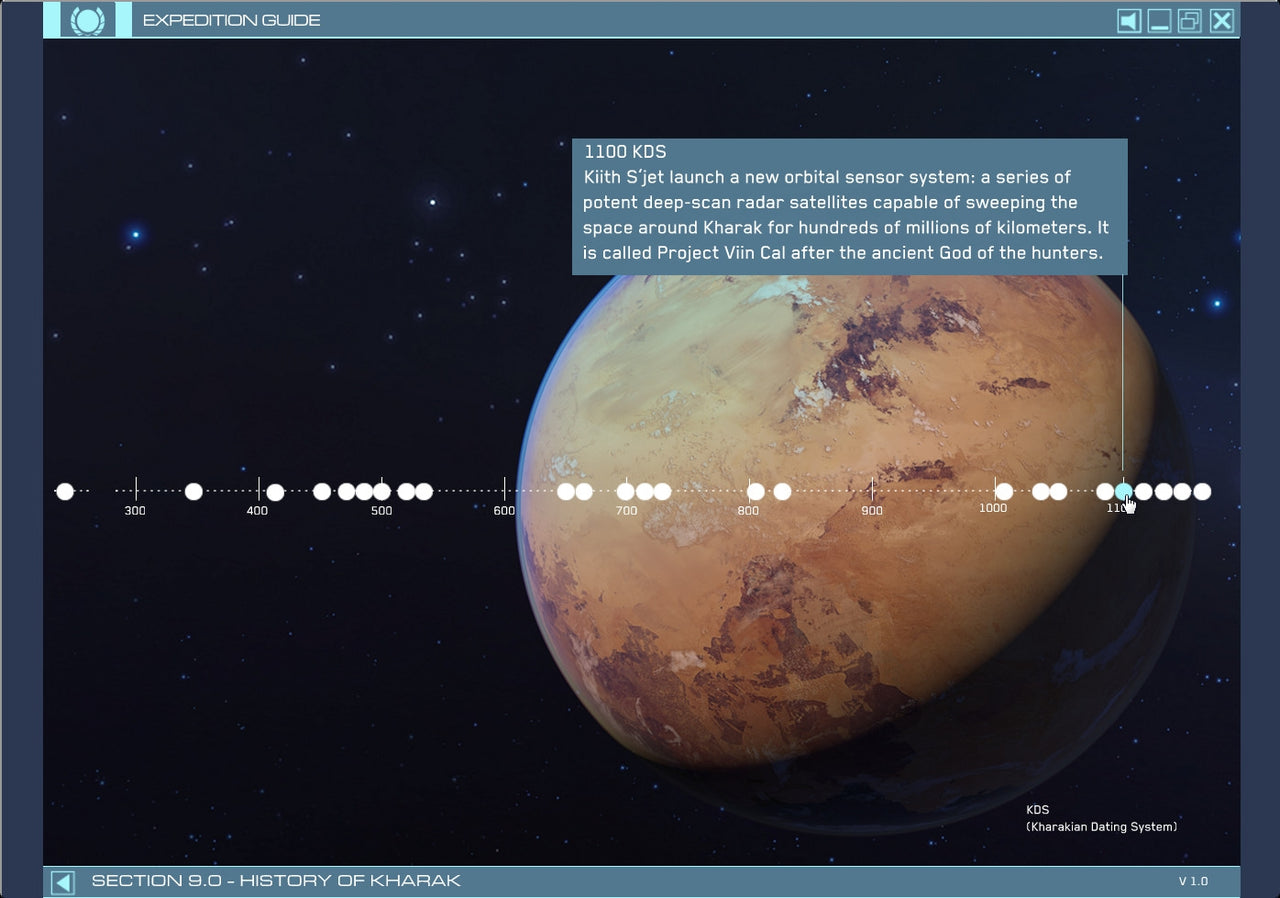Click the 1100 KDS description tooltip

850,205
